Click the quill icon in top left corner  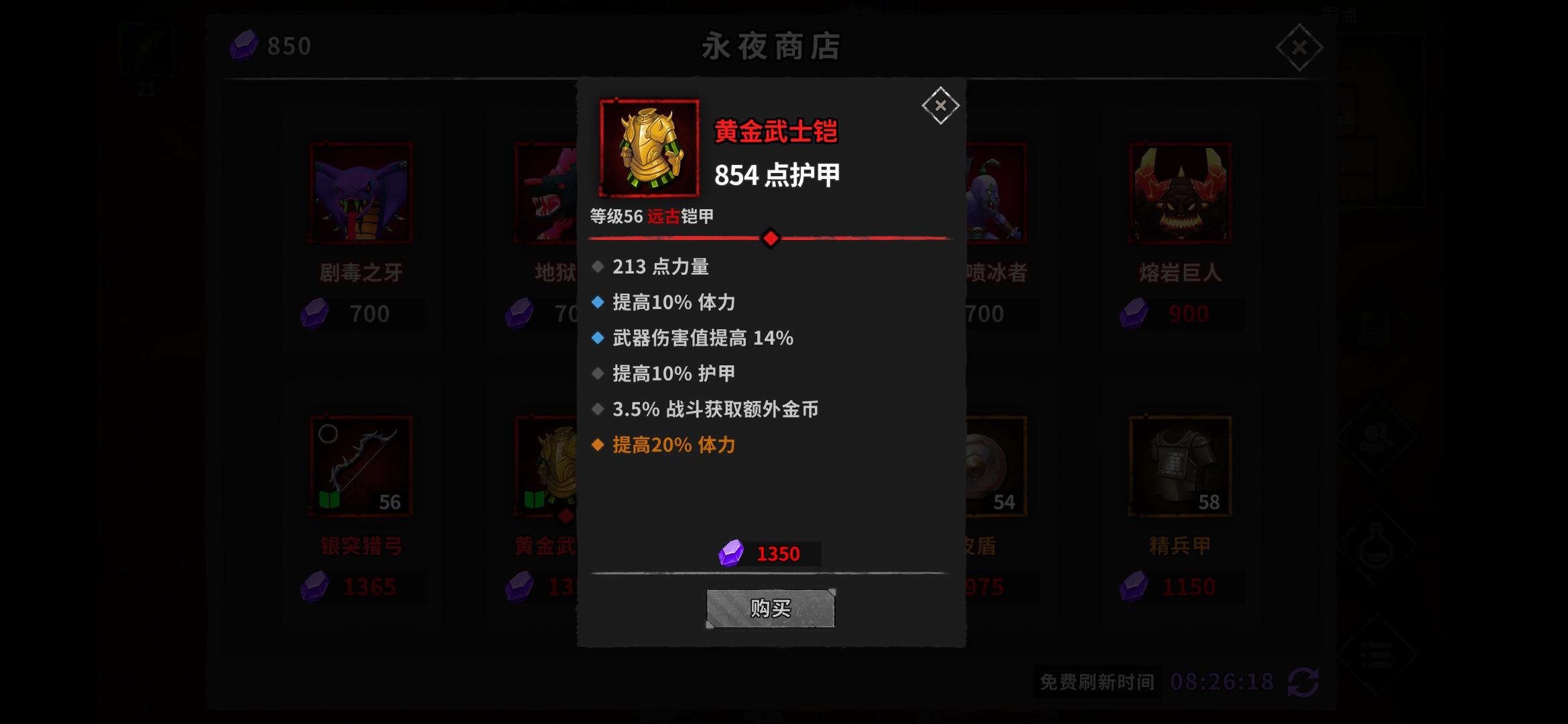(x=147, y=46)
